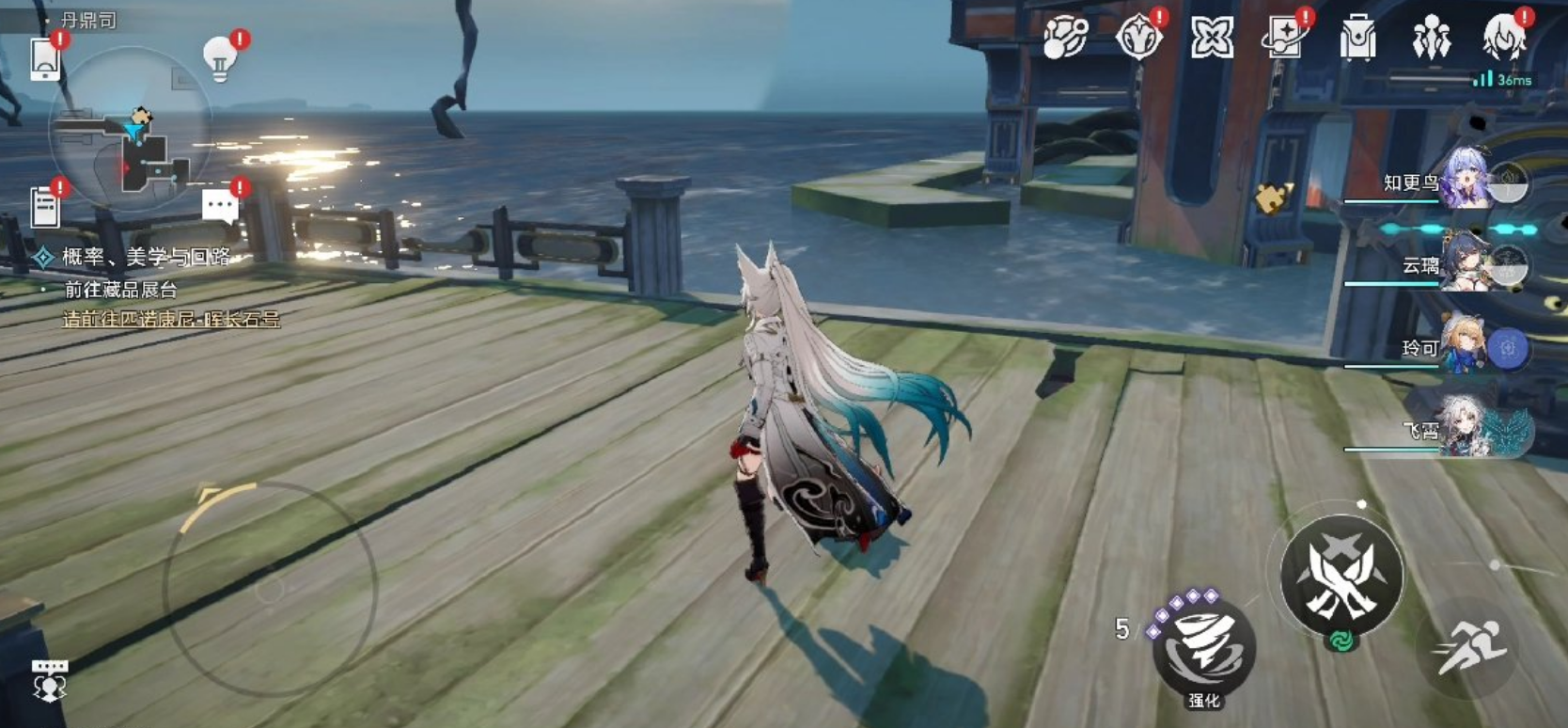Open the orbit constellation icon in the top bar

click(1065, 39)
